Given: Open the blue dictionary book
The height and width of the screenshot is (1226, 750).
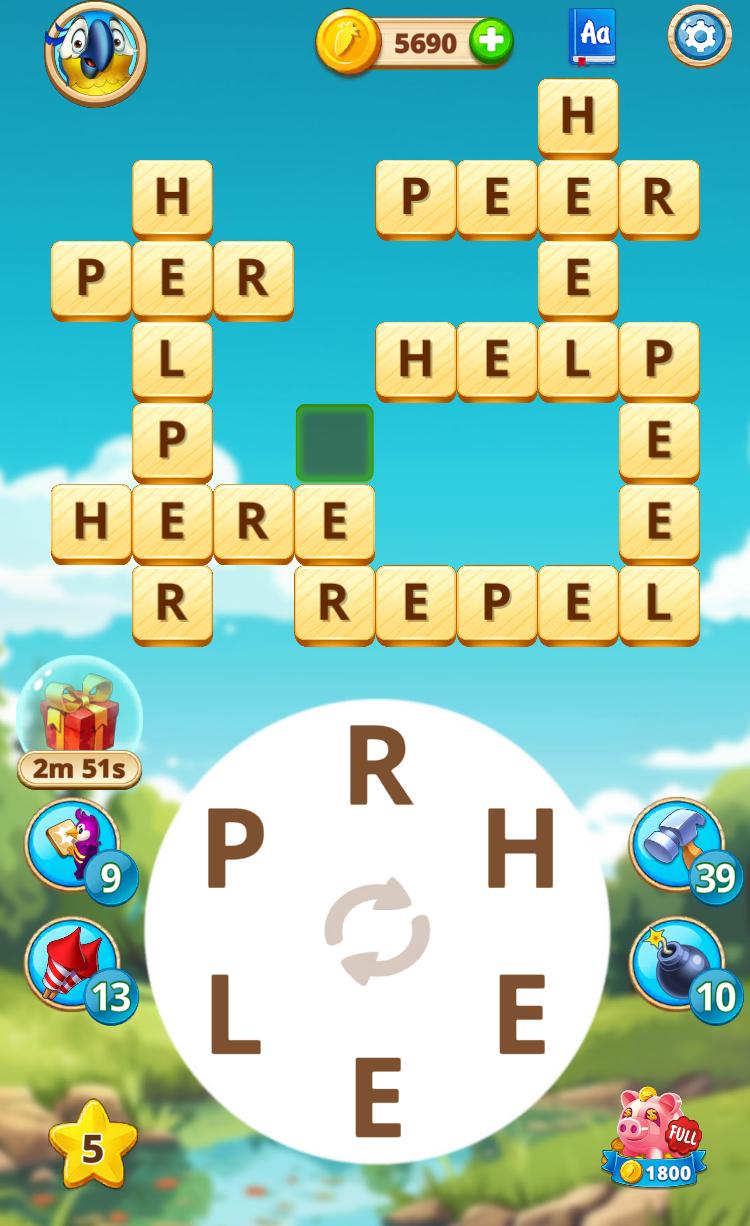Looking at the screenshot, I should coord(592,37).
